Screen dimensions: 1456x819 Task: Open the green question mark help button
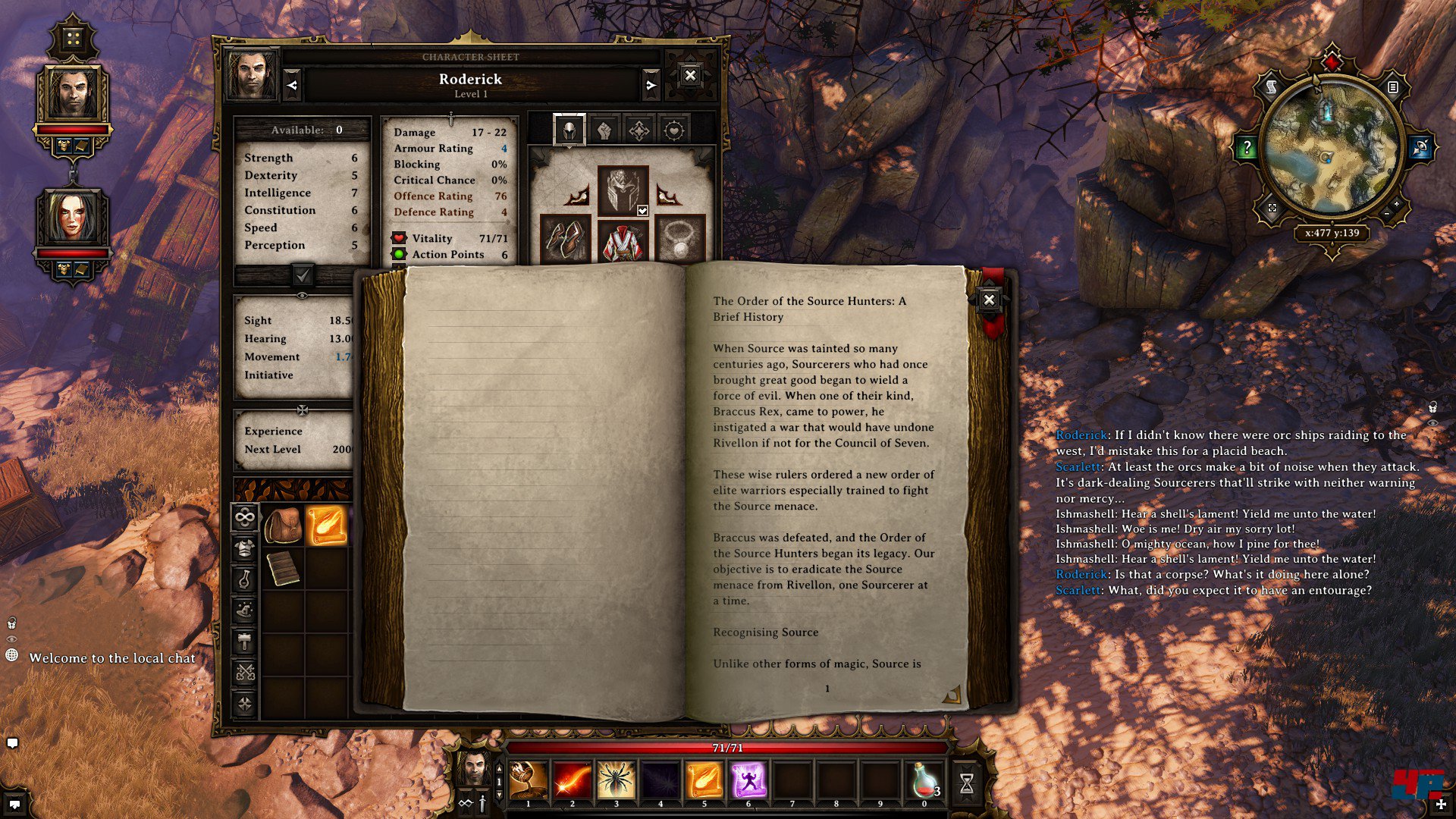coord(1246,147)
